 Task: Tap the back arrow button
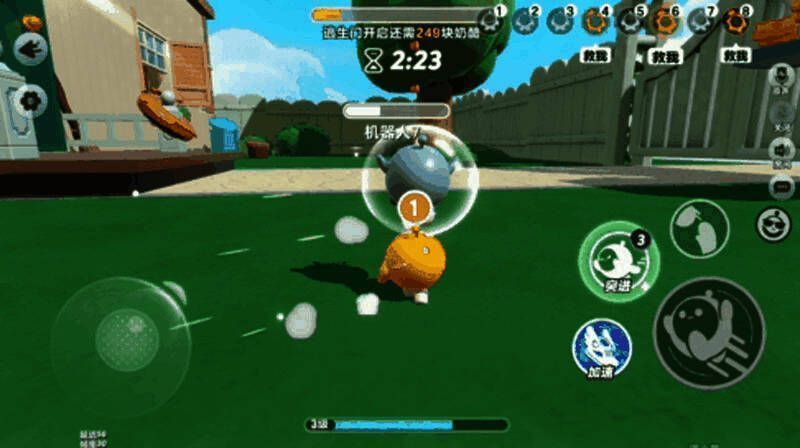(30, 49)
